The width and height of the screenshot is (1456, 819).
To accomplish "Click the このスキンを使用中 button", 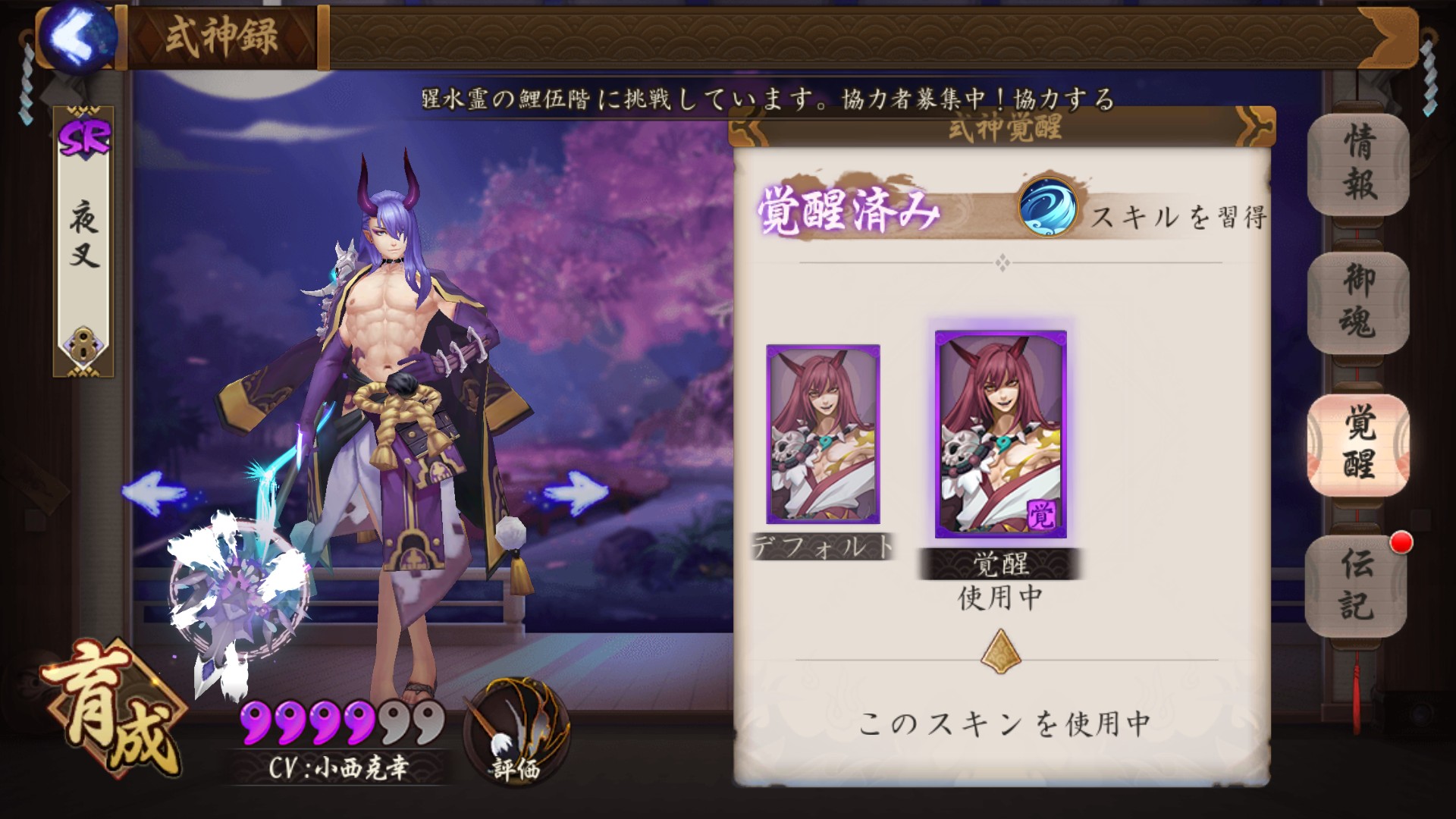I will point(1003,724).
